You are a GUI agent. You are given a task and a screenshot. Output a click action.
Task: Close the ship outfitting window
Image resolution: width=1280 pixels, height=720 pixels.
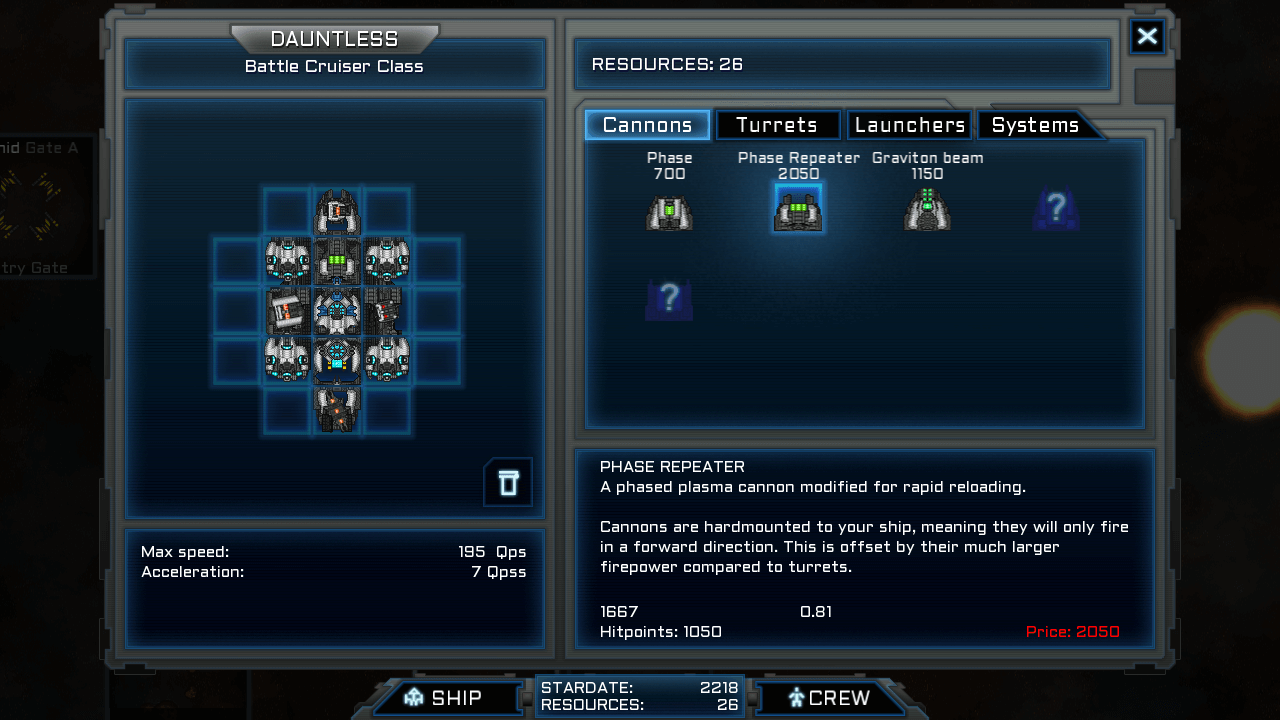1147,37
